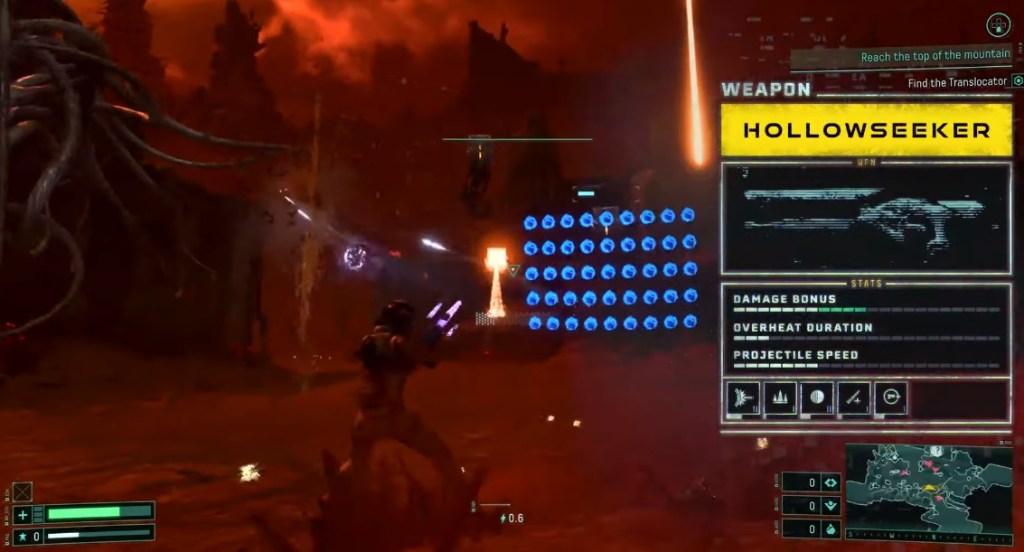
Task: Select the diagonal blade weapon trait icon
Action: coord(854,397)
